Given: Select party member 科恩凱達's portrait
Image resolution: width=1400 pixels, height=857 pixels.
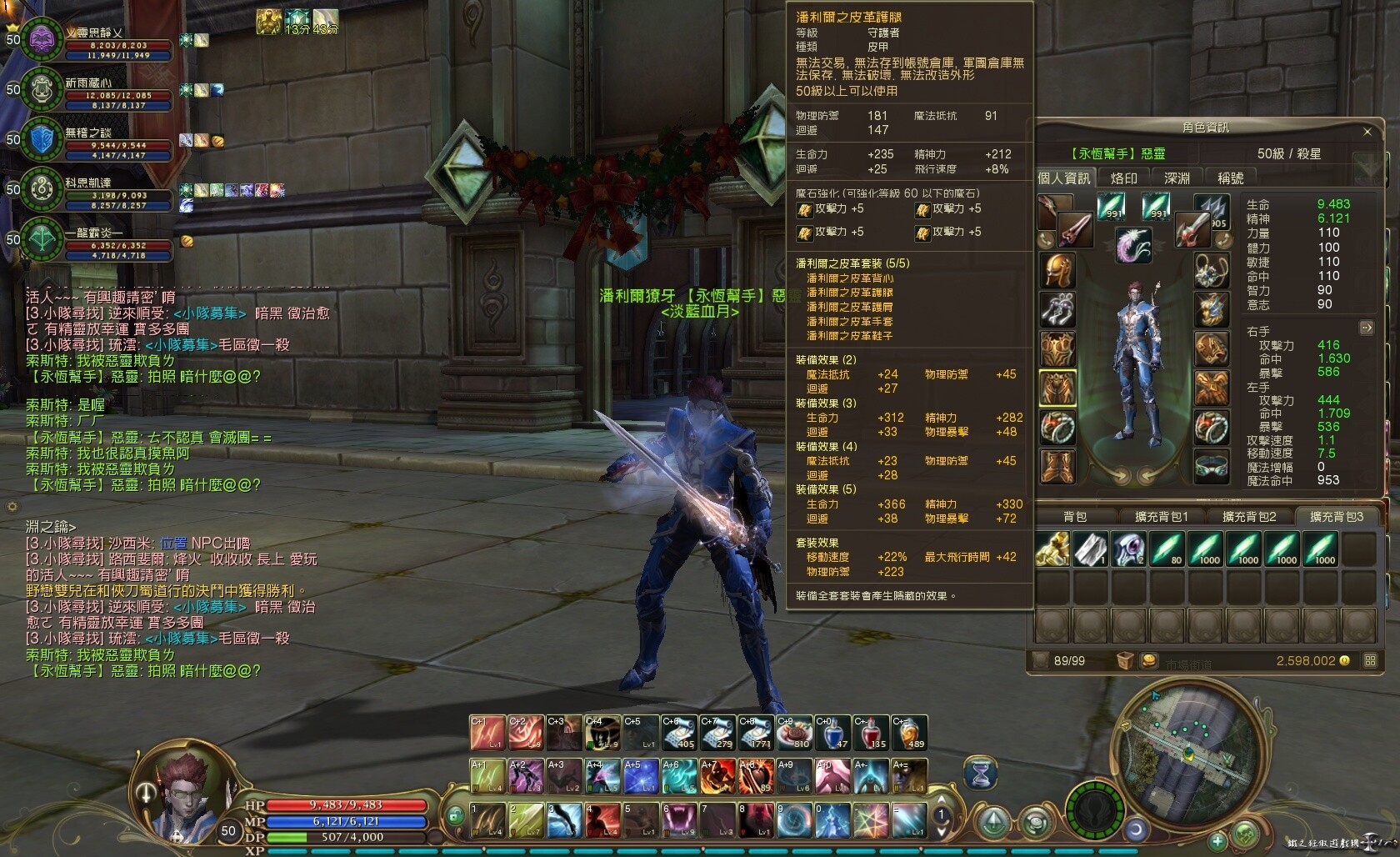Looking at the screenshot, I should pos(42,189).
